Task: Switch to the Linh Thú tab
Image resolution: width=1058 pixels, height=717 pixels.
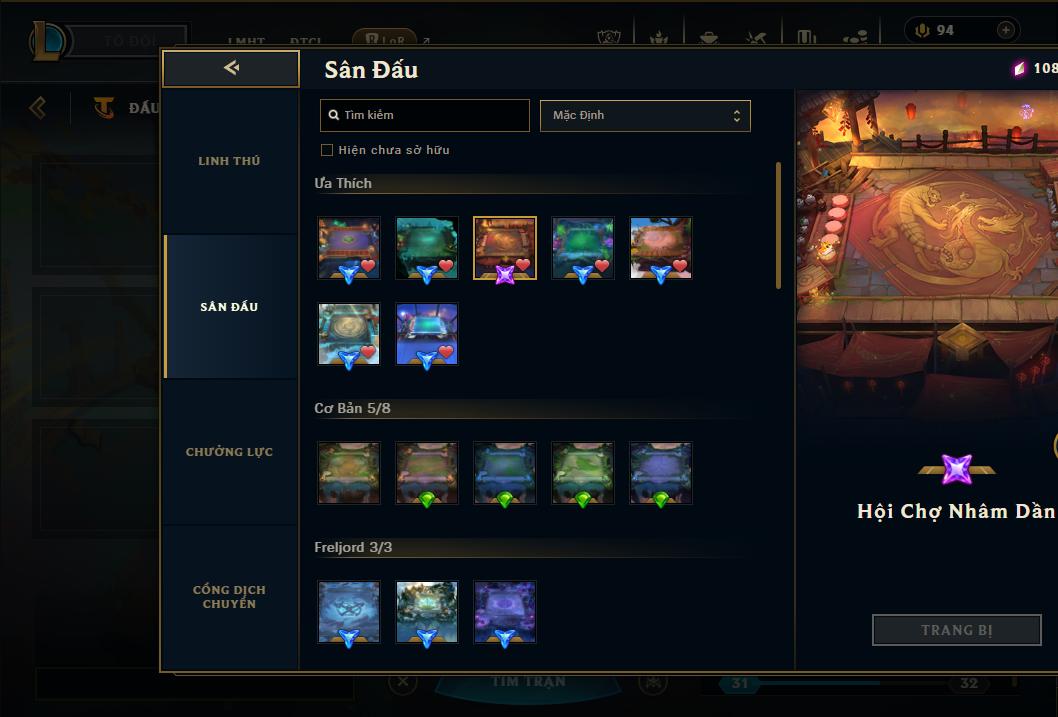Action: pyautogui.click(x=229, y=161)
